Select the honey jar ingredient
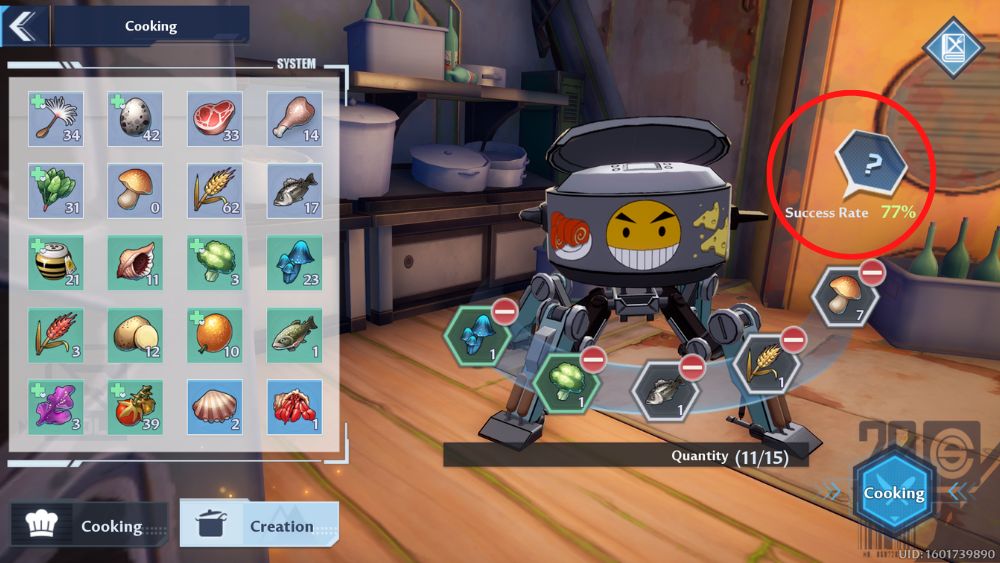Image resolution: width=1000 pixels, height=563 pixels. tap(55, 263)
